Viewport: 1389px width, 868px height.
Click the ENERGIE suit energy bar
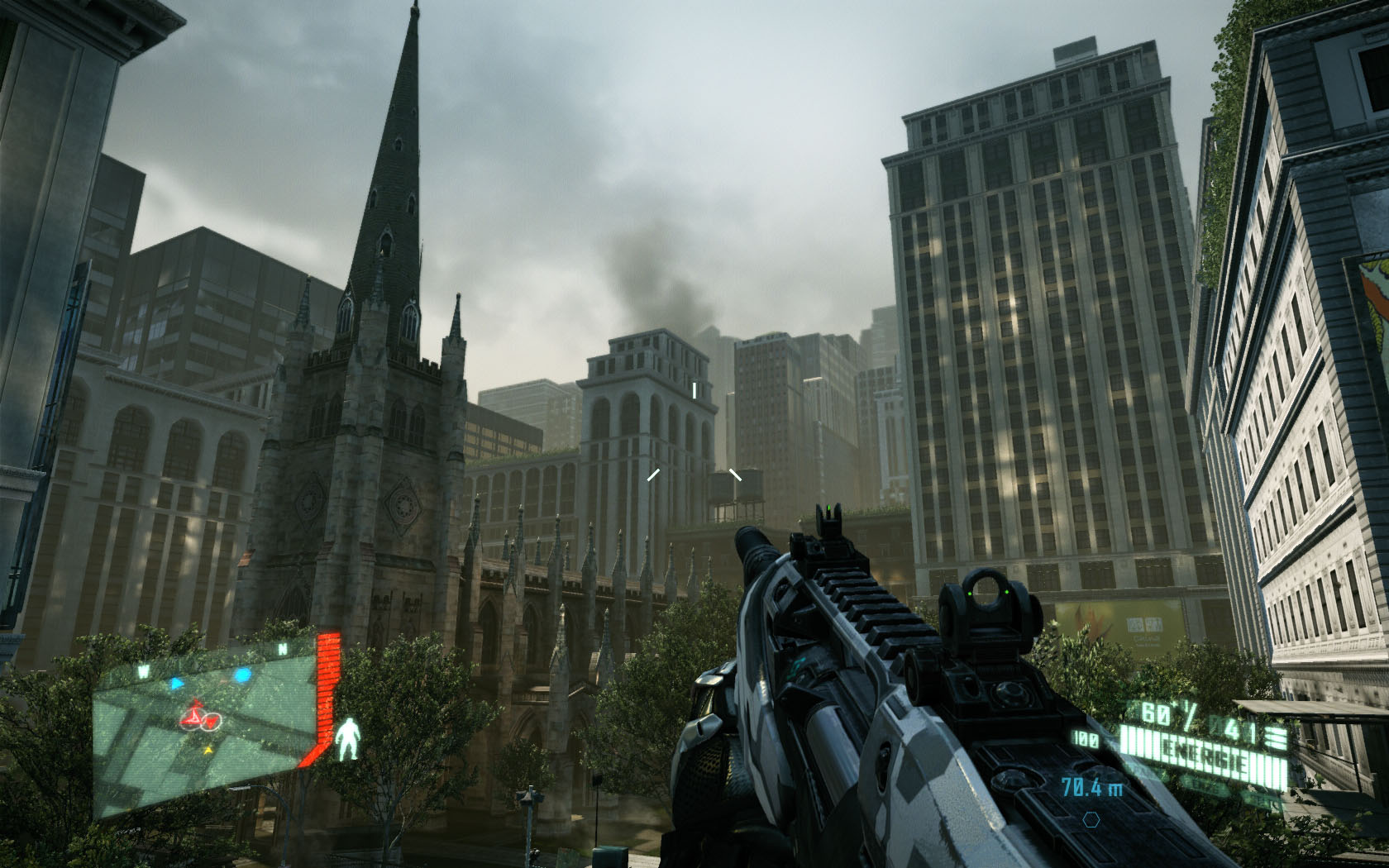1203,749
